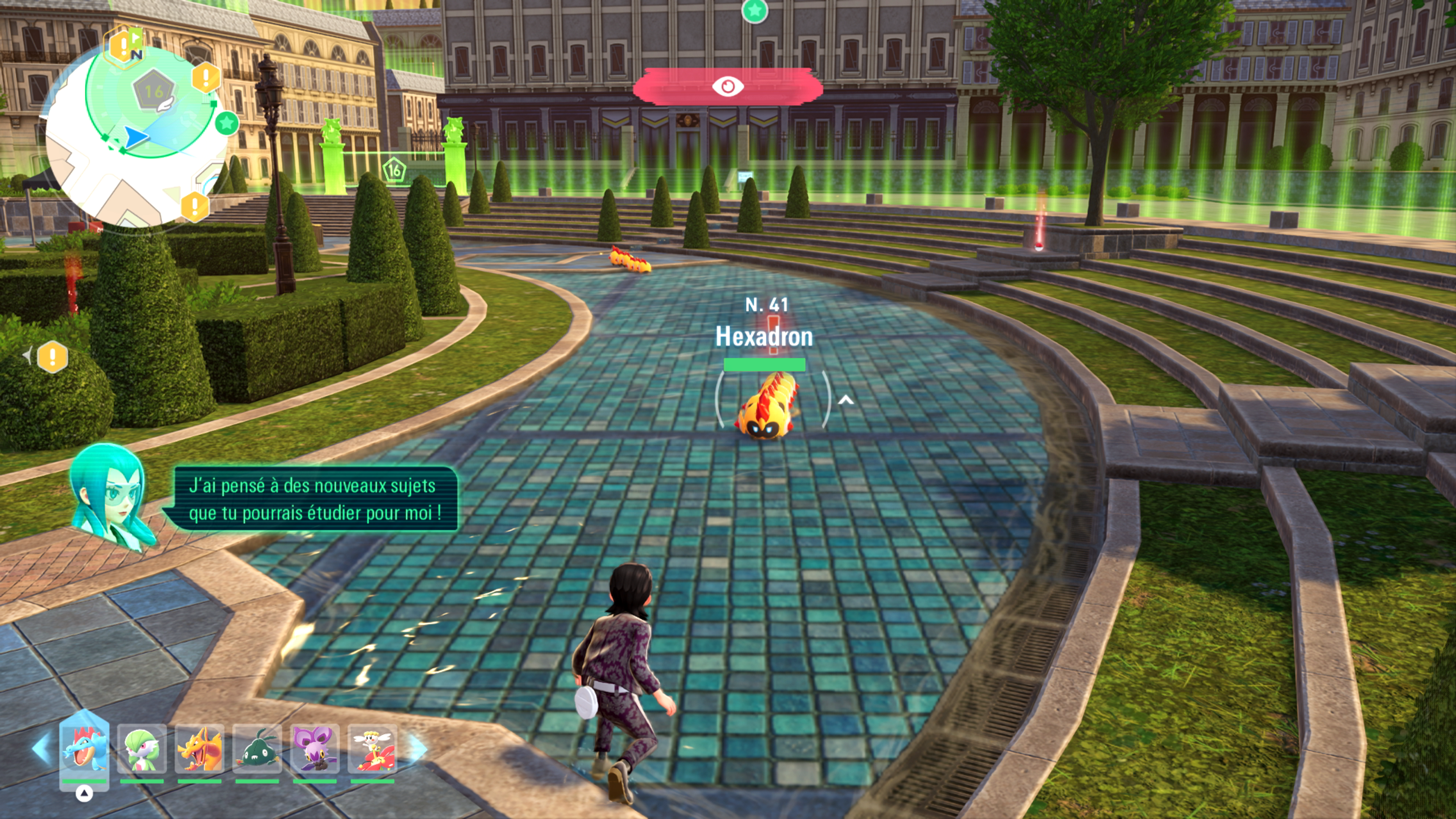
Task: Select the green star marker above the alert banner
Action: pyautogui.click(x=754, y=10)
